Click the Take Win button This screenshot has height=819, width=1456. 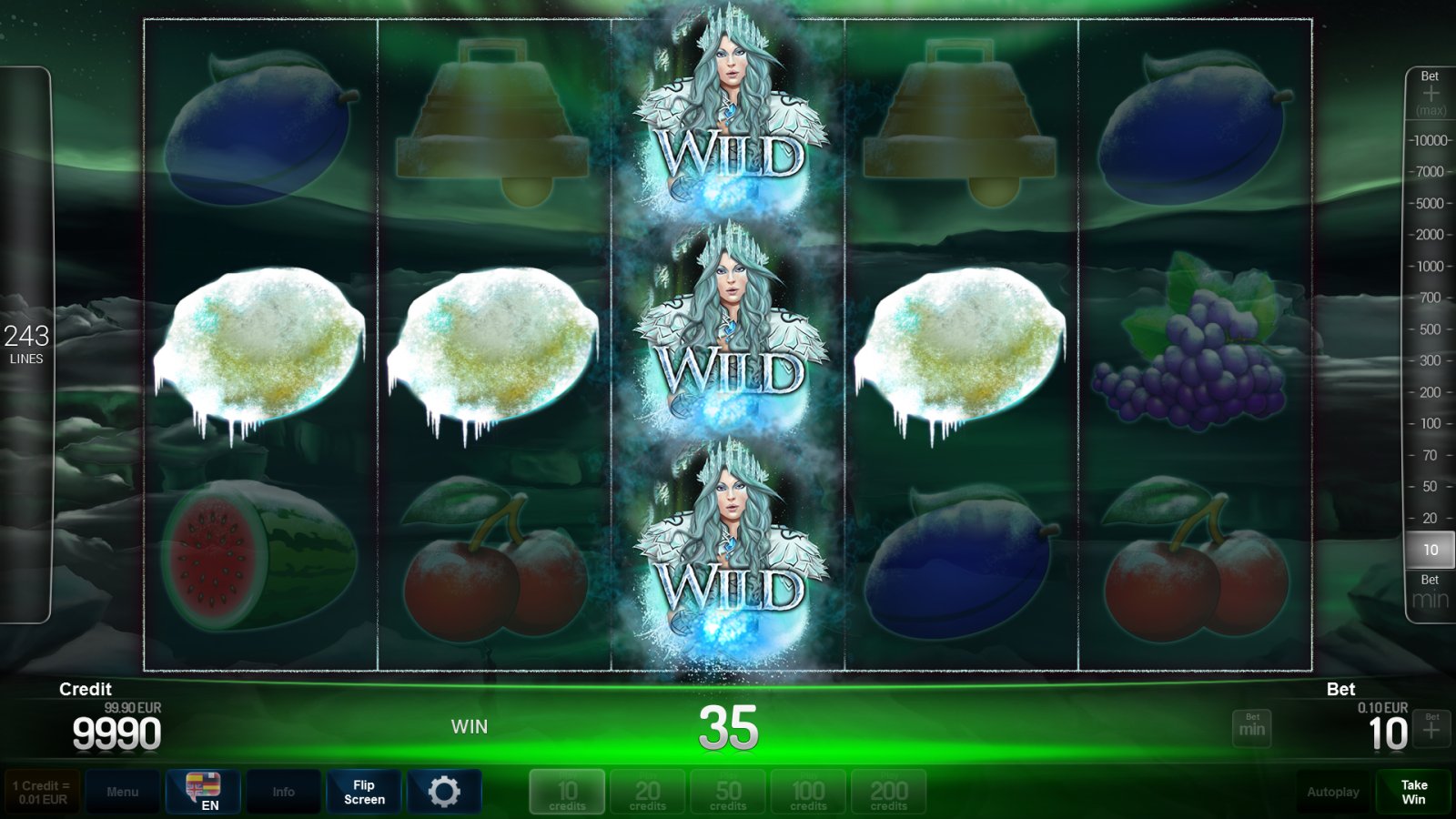(x=1413, y=791)
